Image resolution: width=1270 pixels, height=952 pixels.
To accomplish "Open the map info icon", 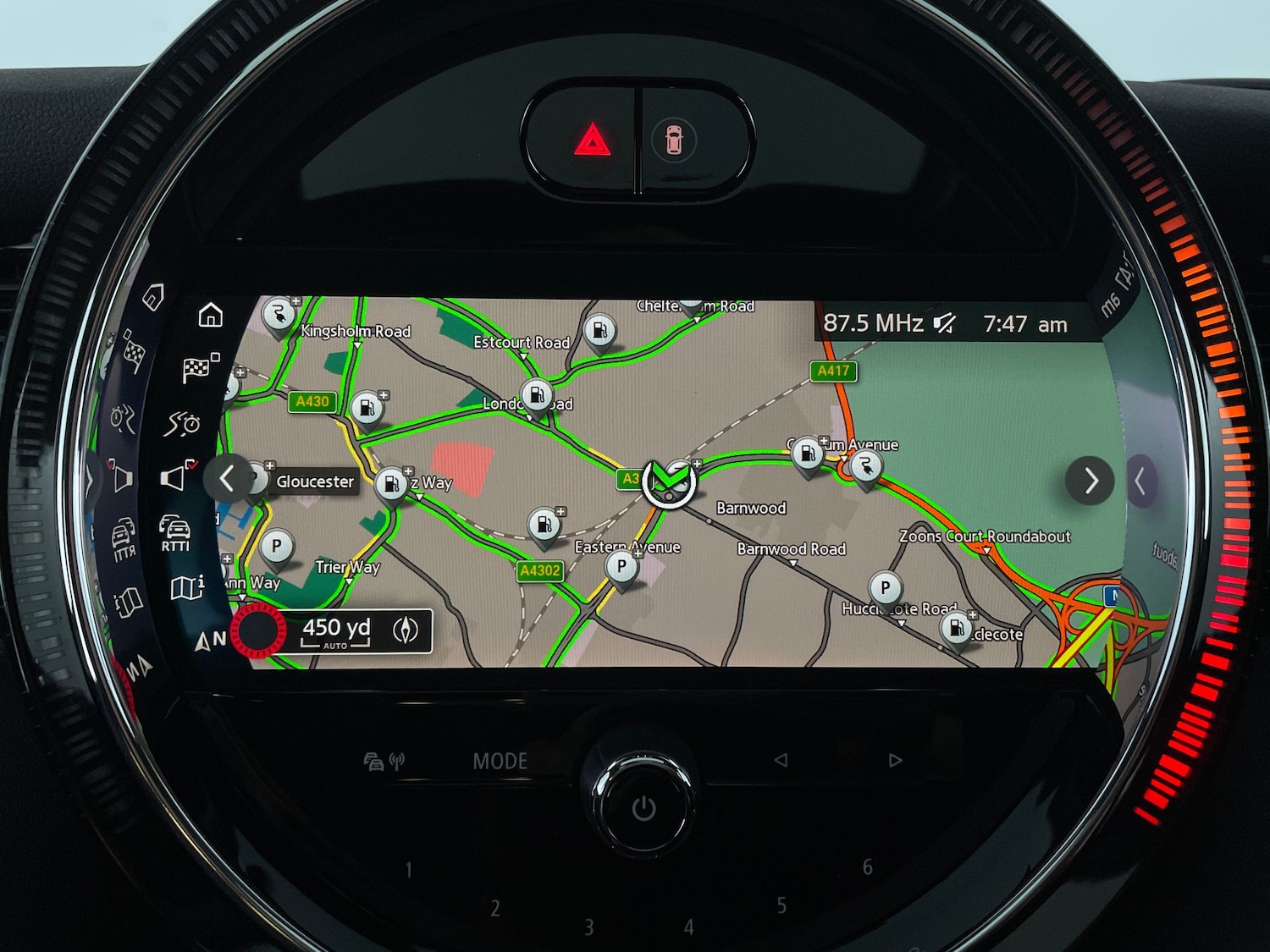I will coord(187,586).
